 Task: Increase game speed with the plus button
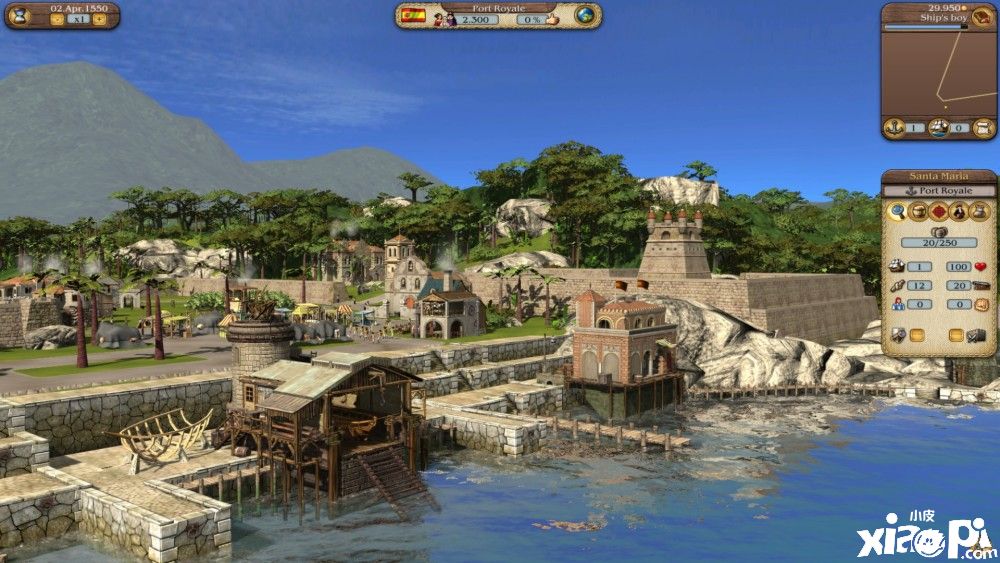[99, 19]
